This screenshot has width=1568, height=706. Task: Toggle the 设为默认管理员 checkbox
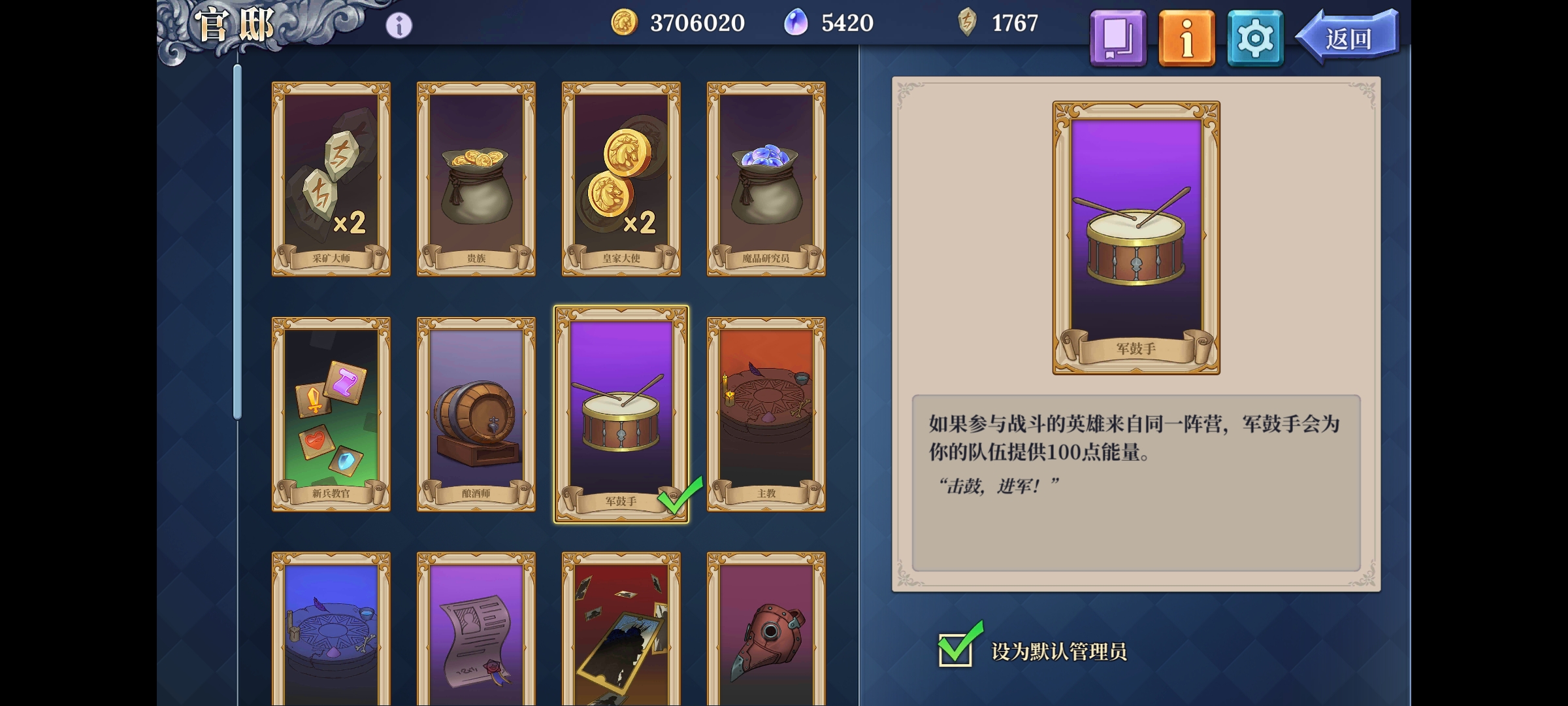point(956,648)
